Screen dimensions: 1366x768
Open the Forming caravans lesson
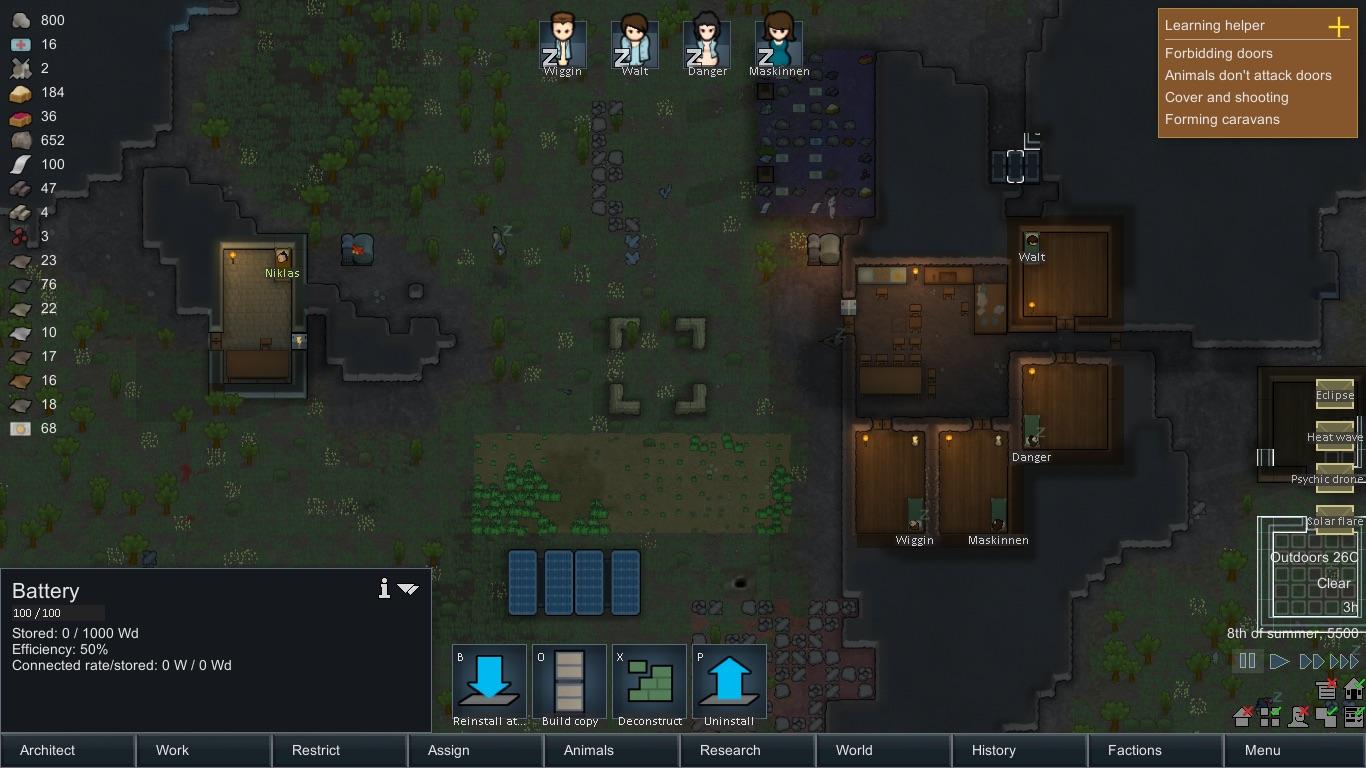1222,119
